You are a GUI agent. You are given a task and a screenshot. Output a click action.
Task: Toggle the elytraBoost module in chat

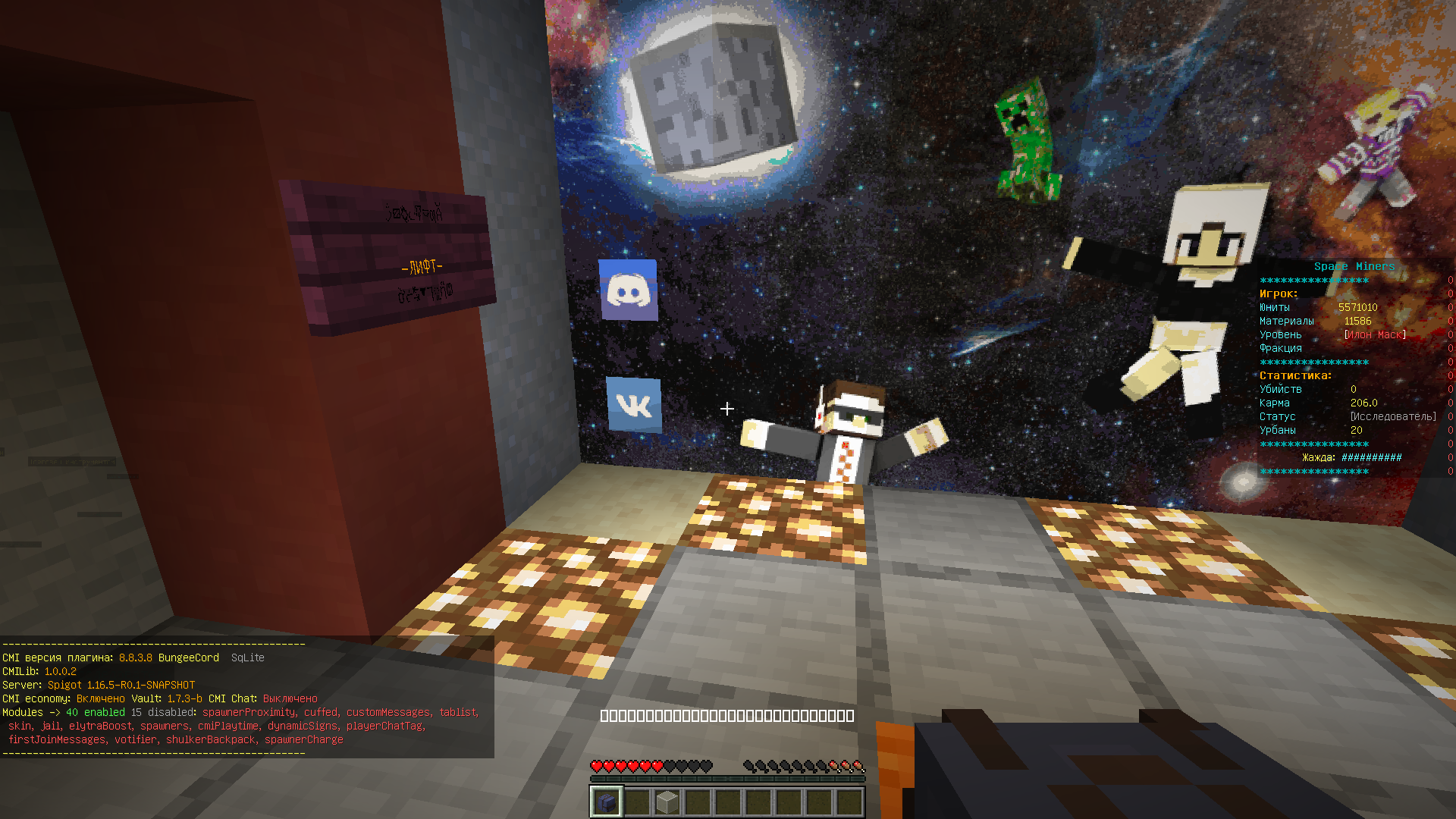click(x=101, y=726)
